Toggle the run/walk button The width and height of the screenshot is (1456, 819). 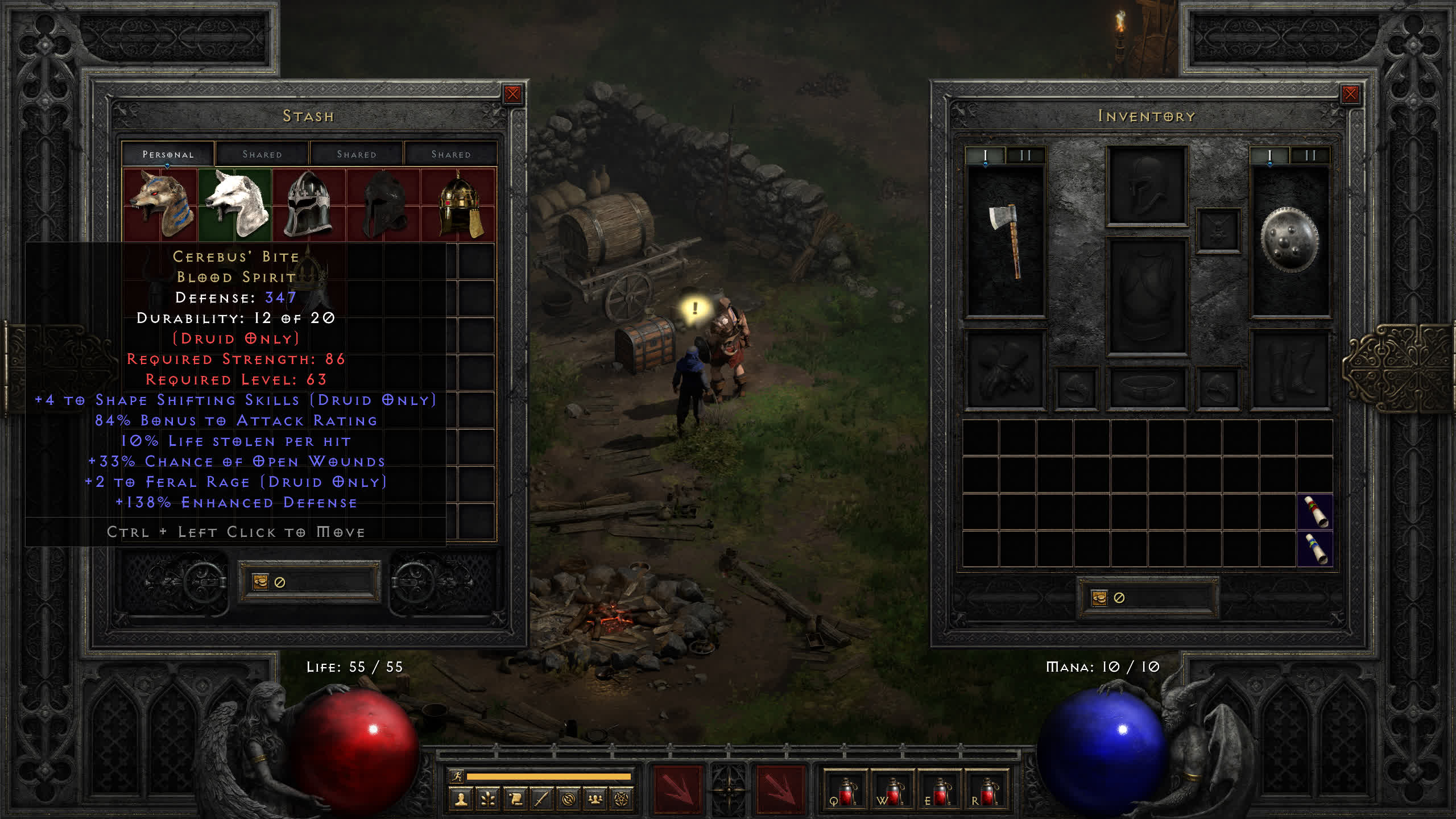coord(457,776)
